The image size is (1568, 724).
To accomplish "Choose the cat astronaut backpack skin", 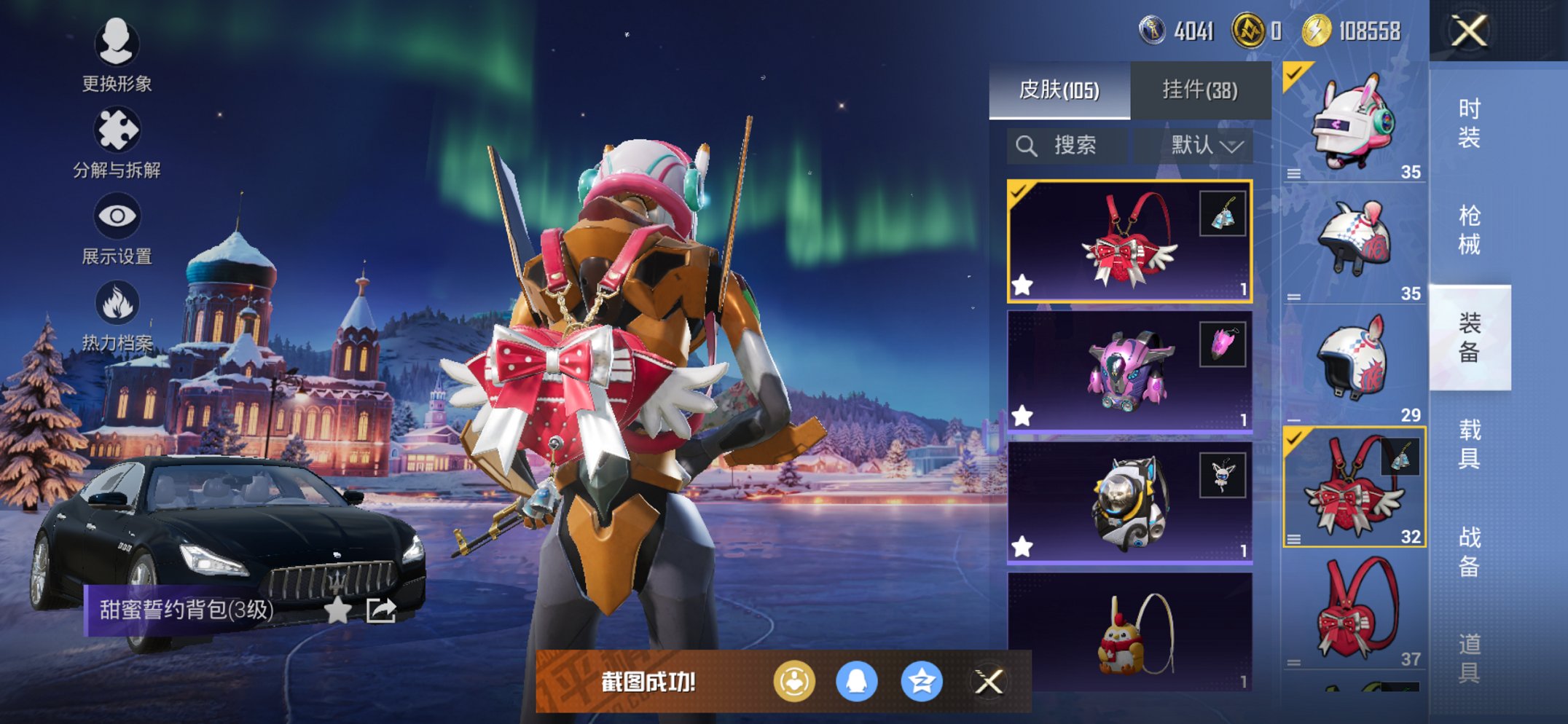I will (x=1129, y=503).
